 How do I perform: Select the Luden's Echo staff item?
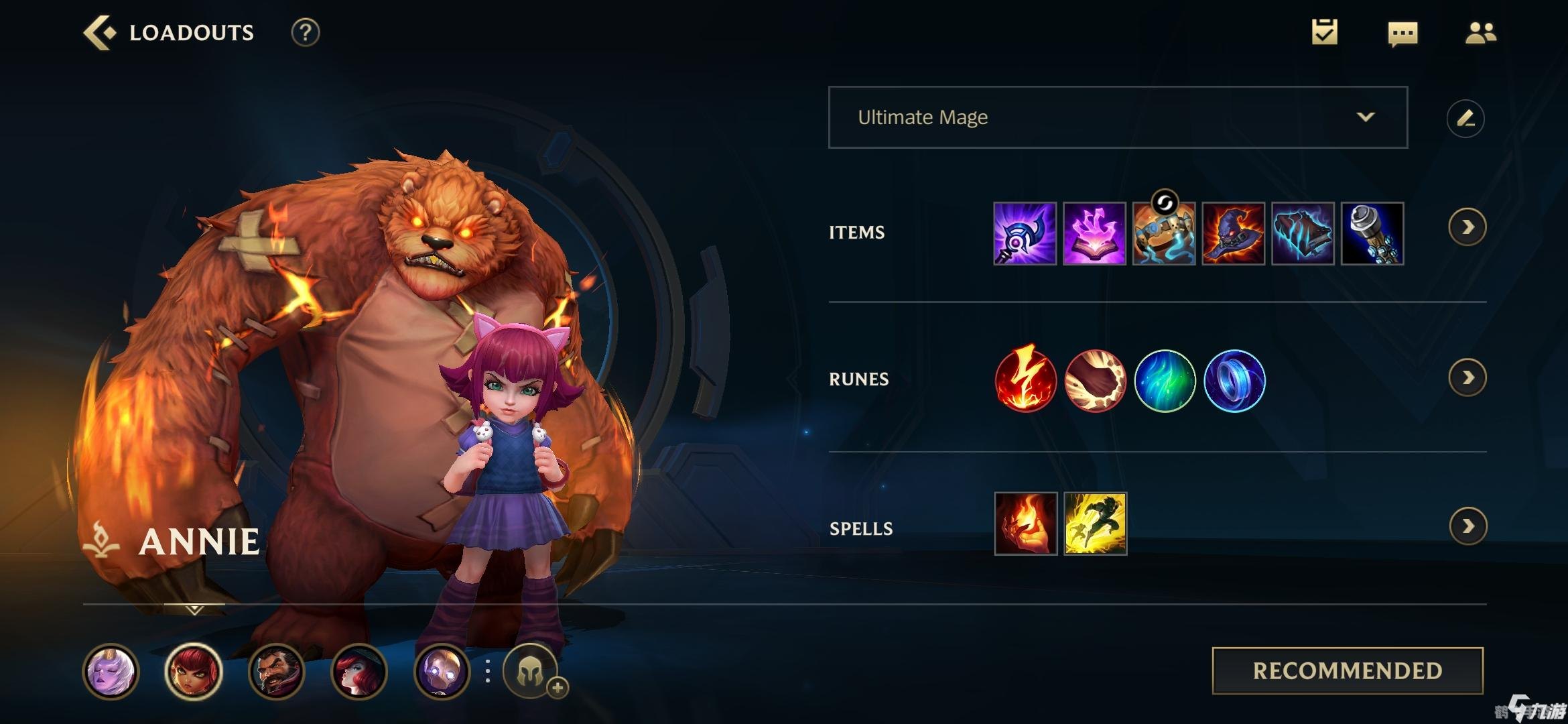point(1025,233)
